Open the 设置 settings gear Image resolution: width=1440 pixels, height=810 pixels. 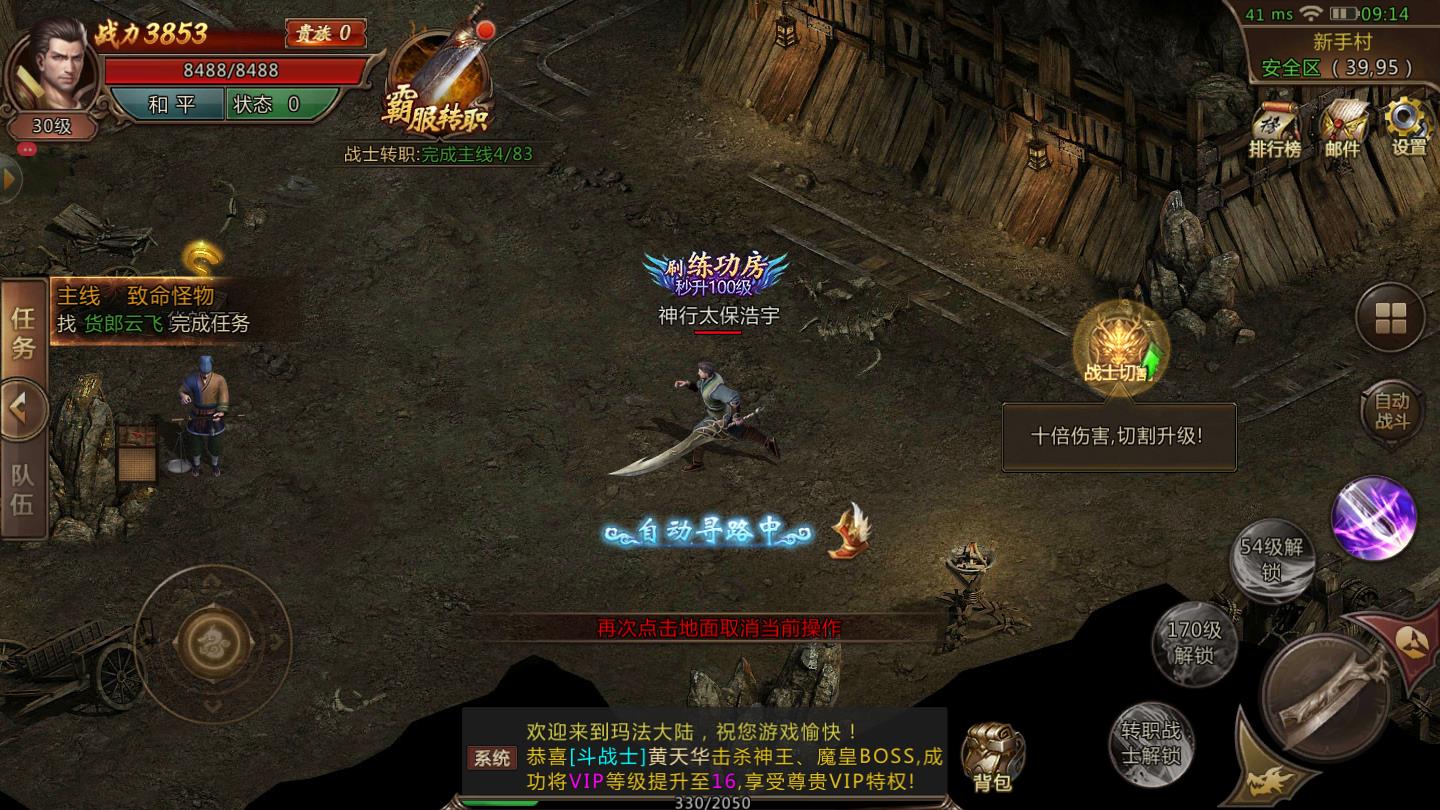click(1409, 128)
